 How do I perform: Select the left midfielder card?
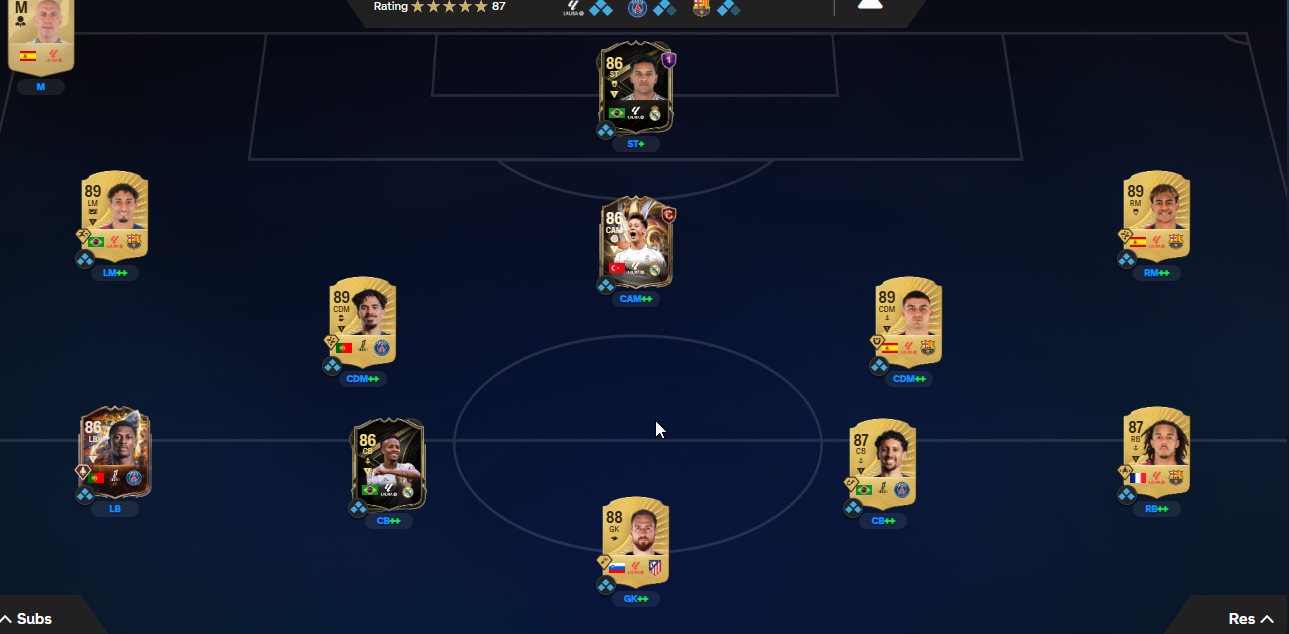click(114, 217)
